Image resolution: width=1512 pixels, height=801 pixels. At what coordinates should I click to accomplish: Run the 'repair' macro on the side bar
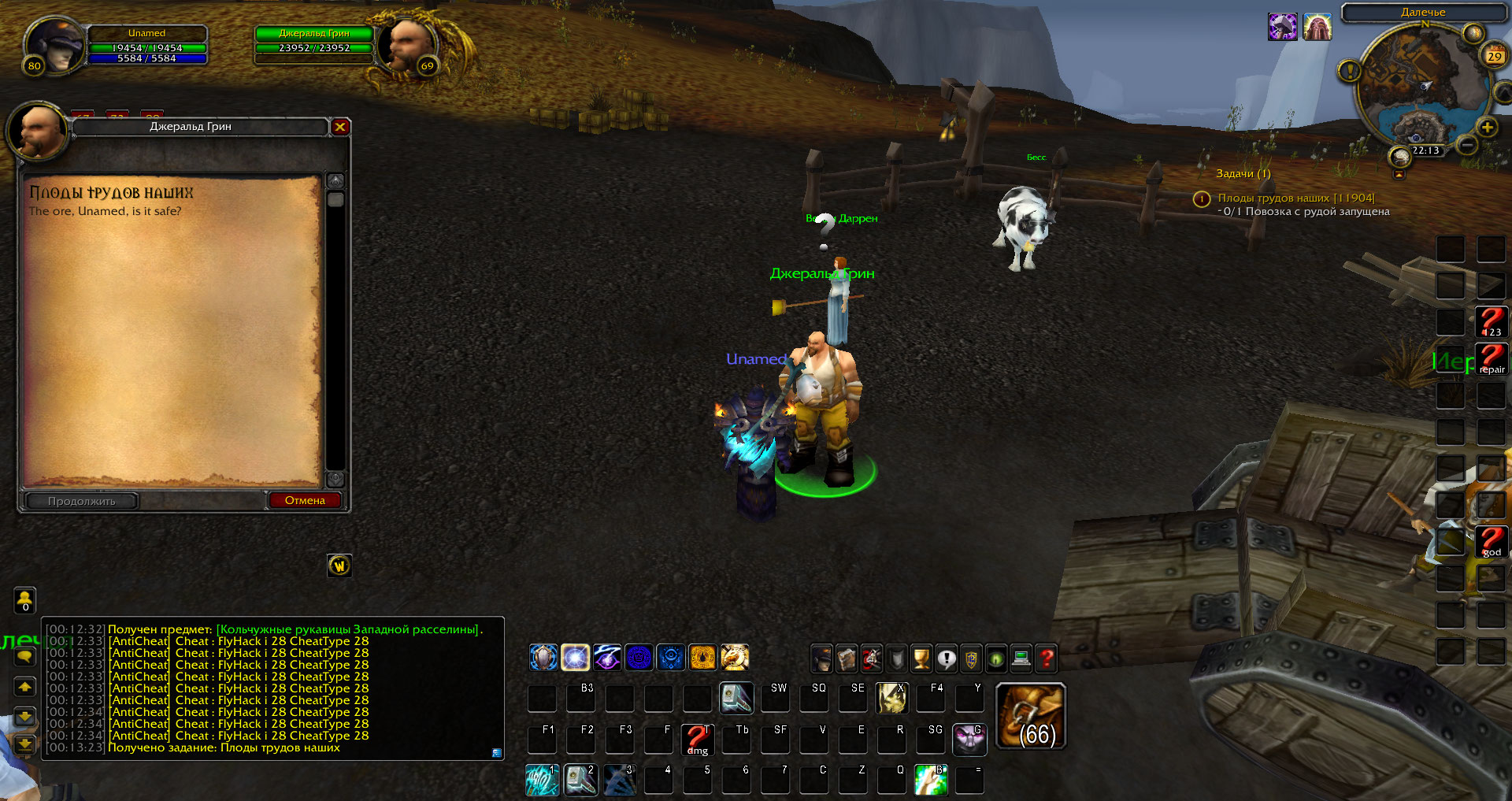coord(1491,358)
